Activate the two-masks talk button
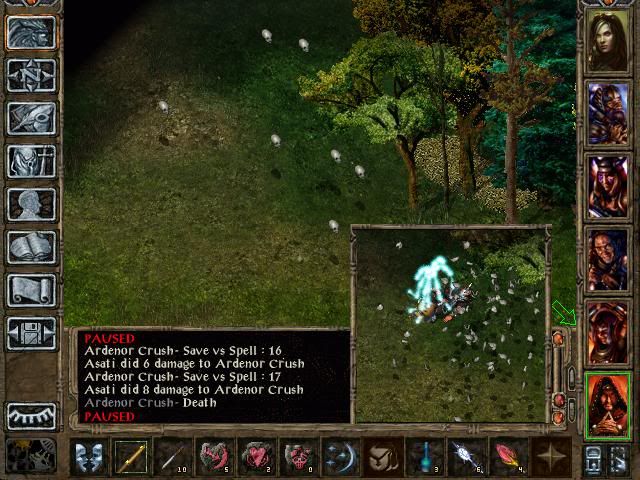Screen dimensions: 640x480 pyautogui.click(x=89, y=456)
